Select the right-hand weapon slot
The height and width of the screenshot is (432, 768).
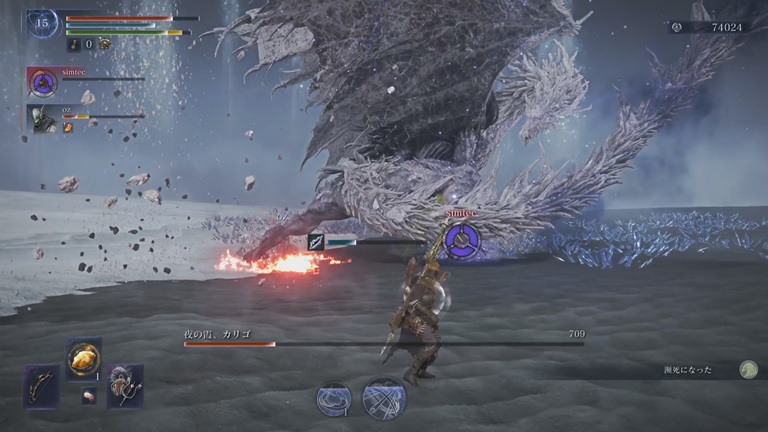point(126,385)
